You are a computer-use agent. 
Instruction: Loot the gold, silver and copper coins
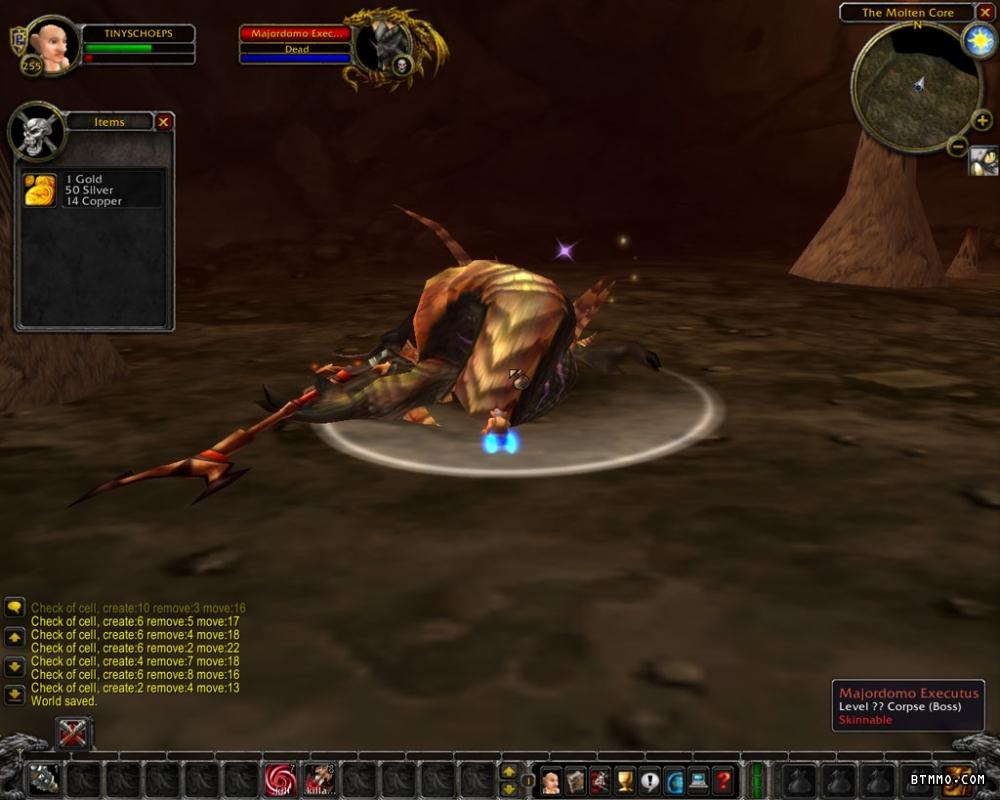pos(40,190)
